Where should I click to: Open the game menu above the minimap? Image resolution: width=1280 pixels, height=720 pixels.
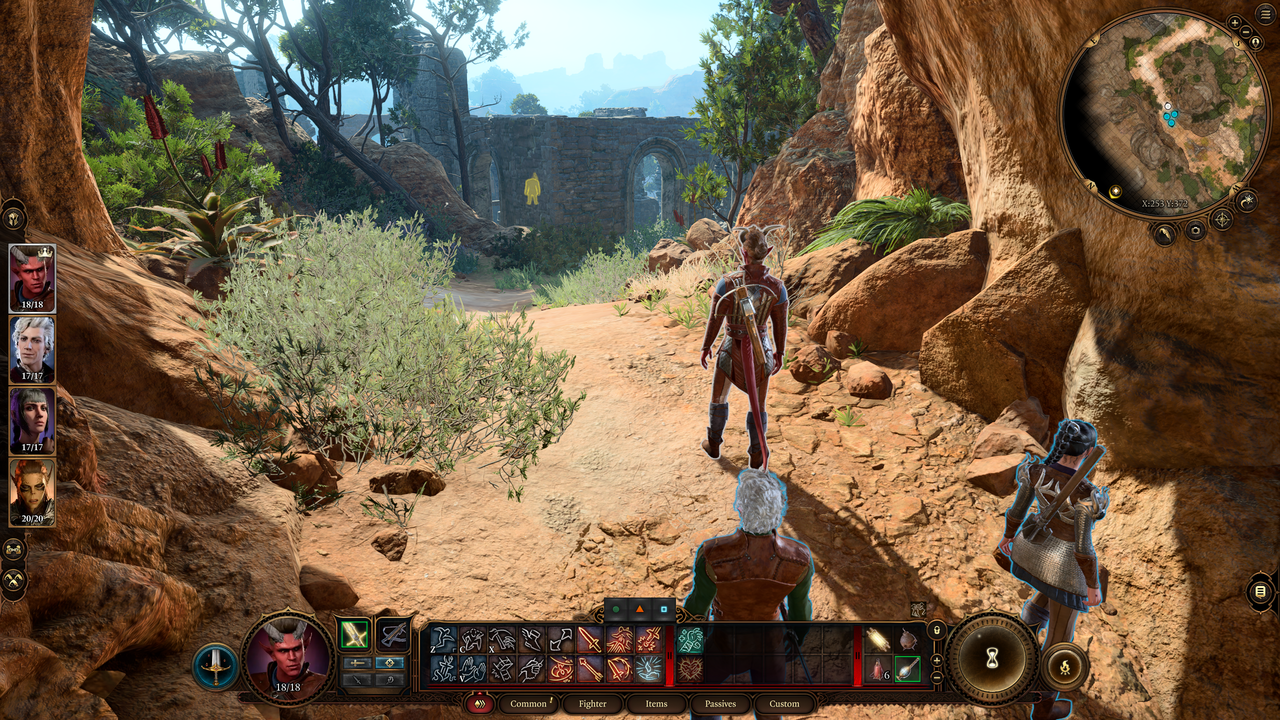coord(1265,14)
